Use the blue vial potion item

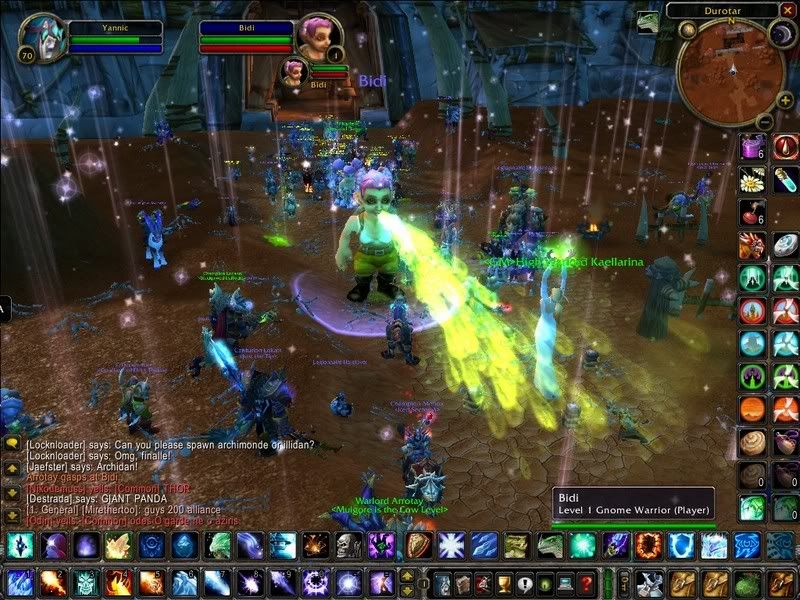point(785,180)
